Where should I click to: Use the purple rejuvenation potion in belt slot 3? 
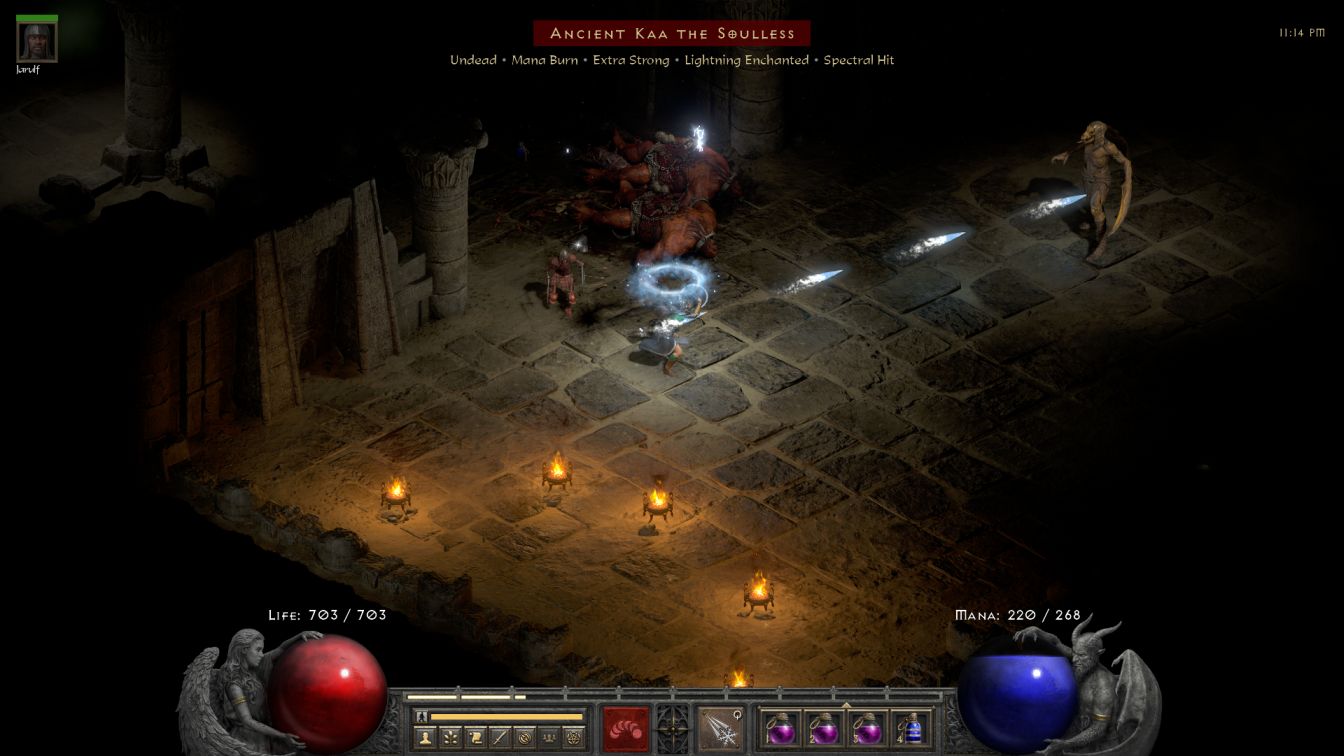click(866, 728)
